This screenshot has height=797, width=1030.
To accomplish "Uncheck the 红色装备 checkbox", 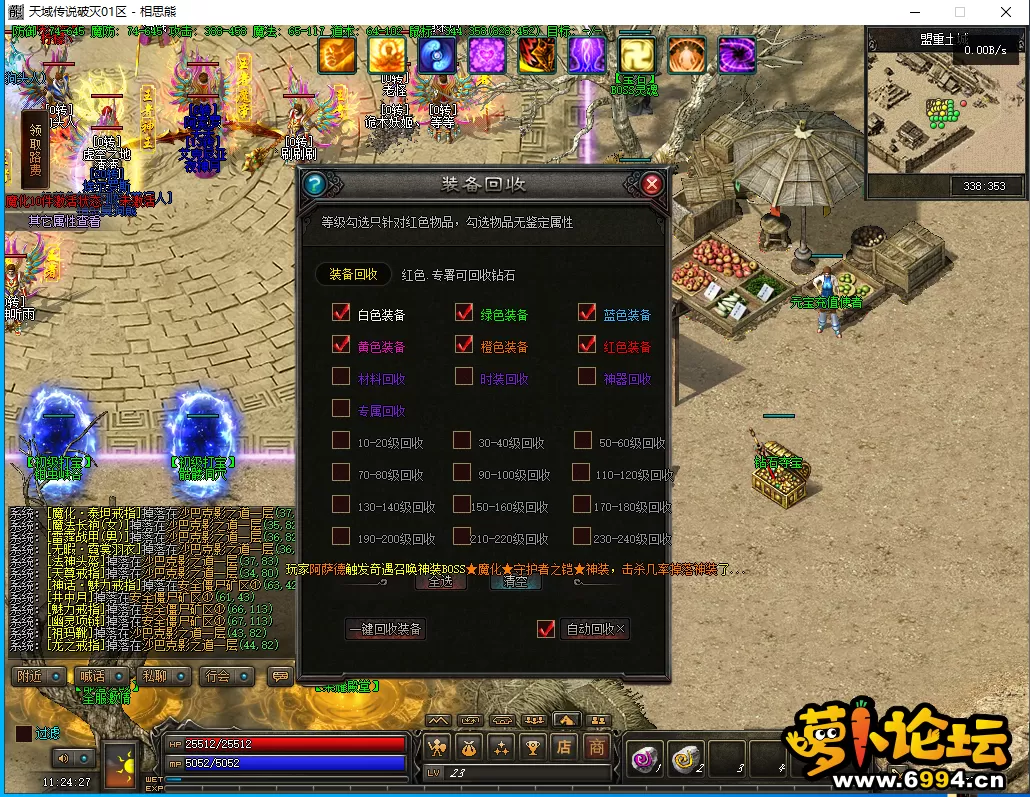I will (587, 346).
